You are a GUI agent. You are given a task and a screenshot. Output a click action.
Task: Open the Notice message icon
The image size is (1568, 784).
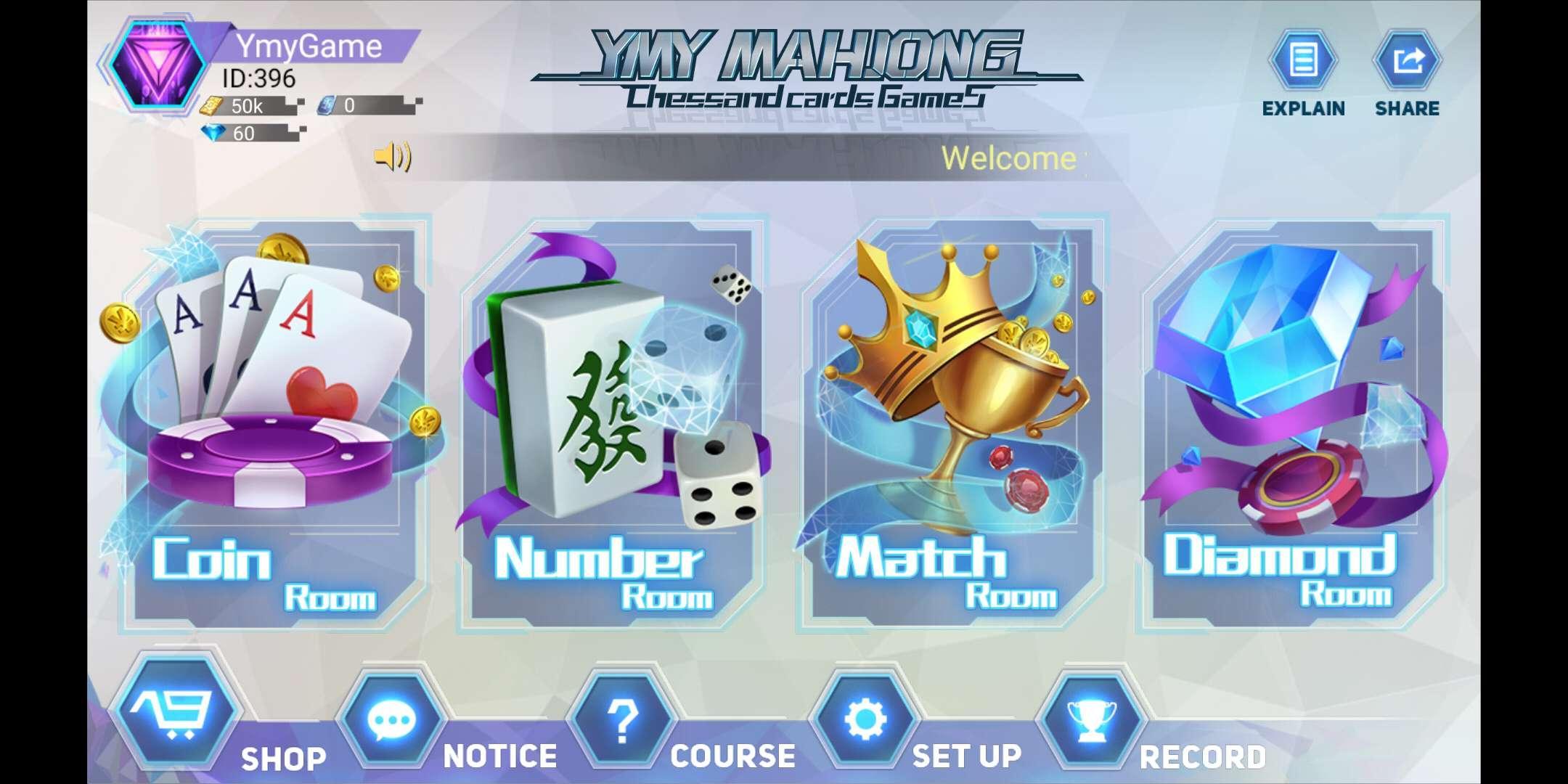pos(390,719)
